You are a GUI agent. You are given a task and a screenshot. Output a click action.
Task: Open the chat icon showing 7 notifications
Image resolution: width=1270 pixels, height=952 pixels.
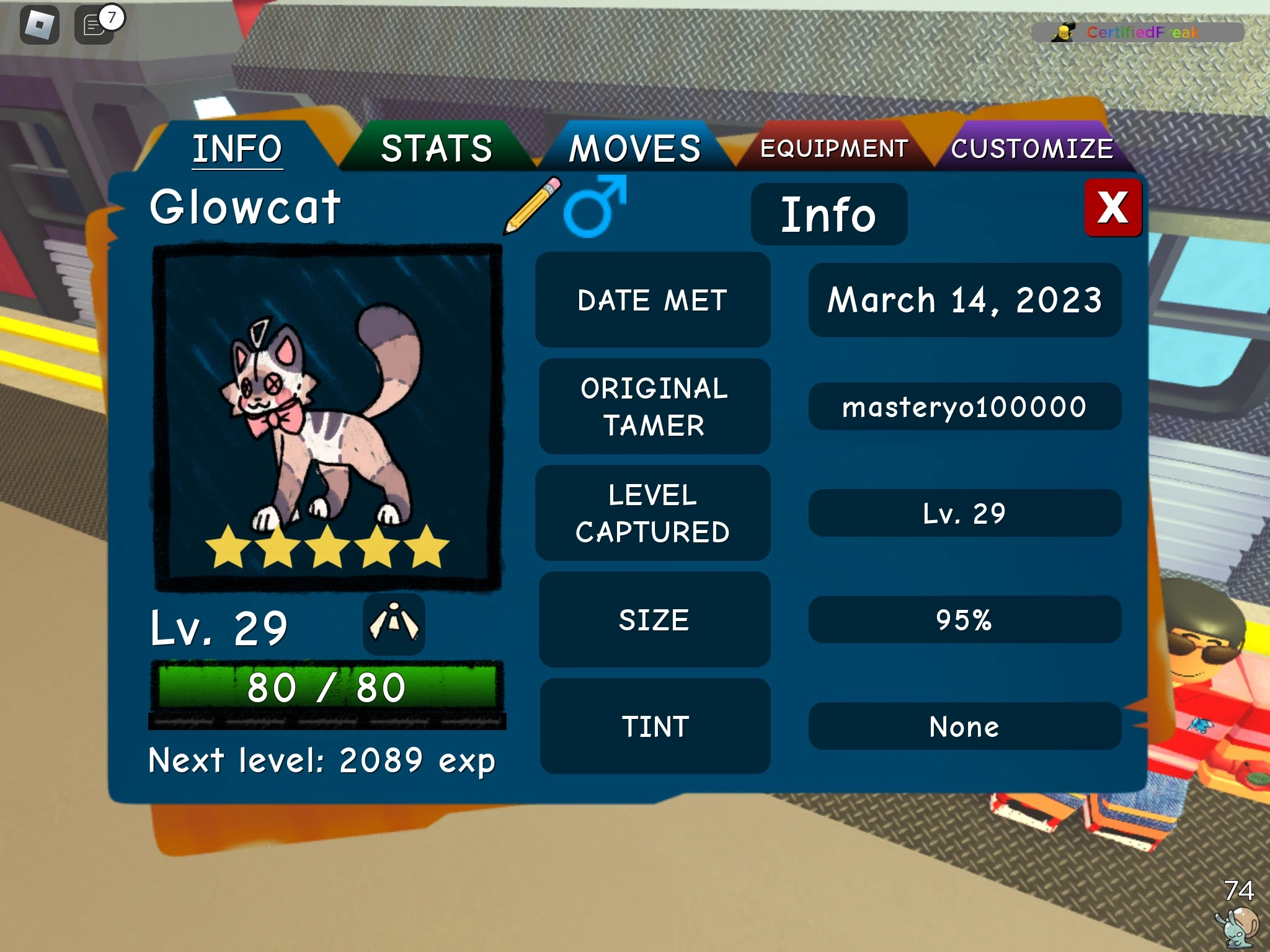(93, 25)
